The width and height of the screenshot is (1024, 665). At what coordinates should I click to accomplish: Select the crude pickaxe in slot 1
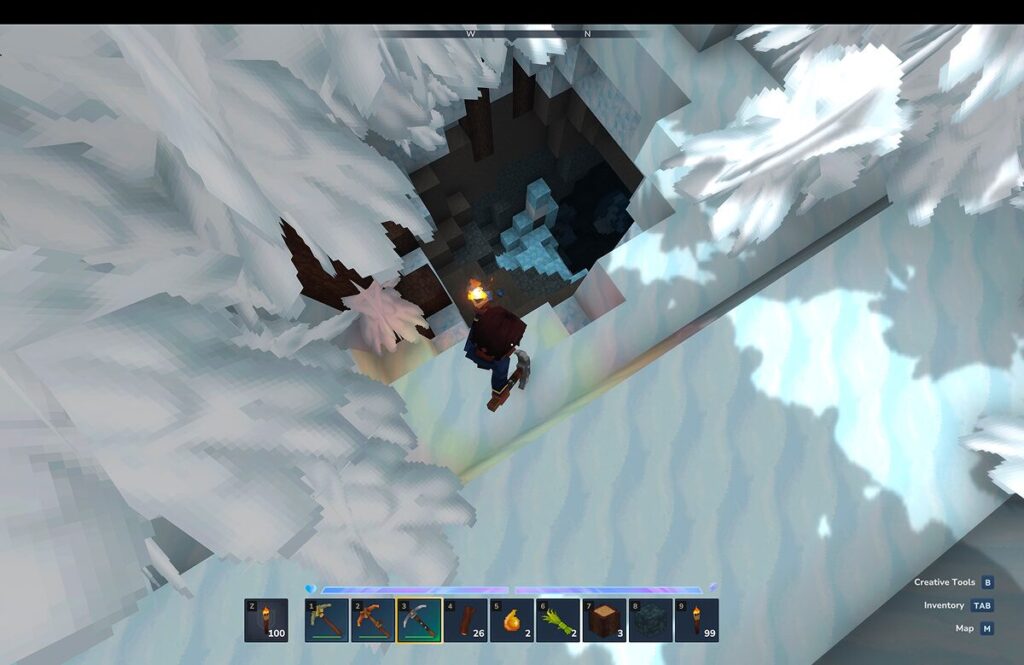[x=327, y=620]
